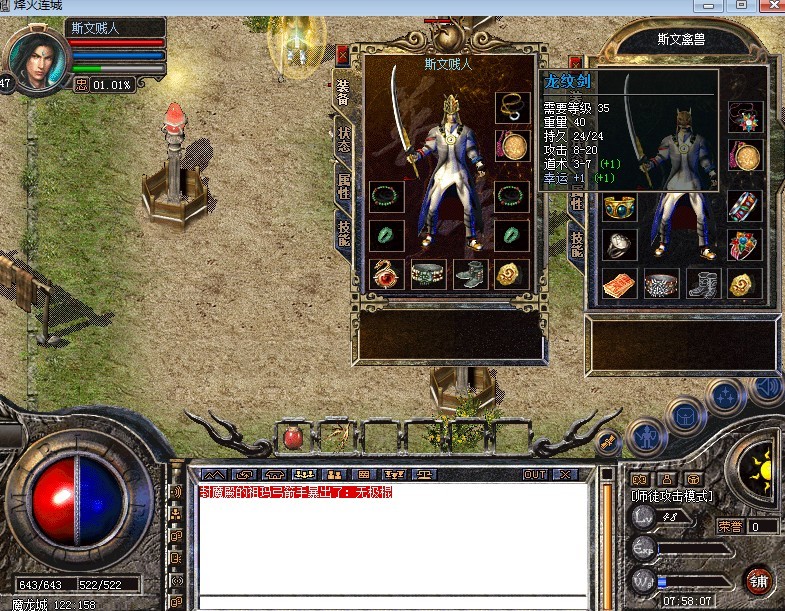This screenshot has height=611, width=785.
Task: Click the red spellbook slot in right panel
Action: 618,284
